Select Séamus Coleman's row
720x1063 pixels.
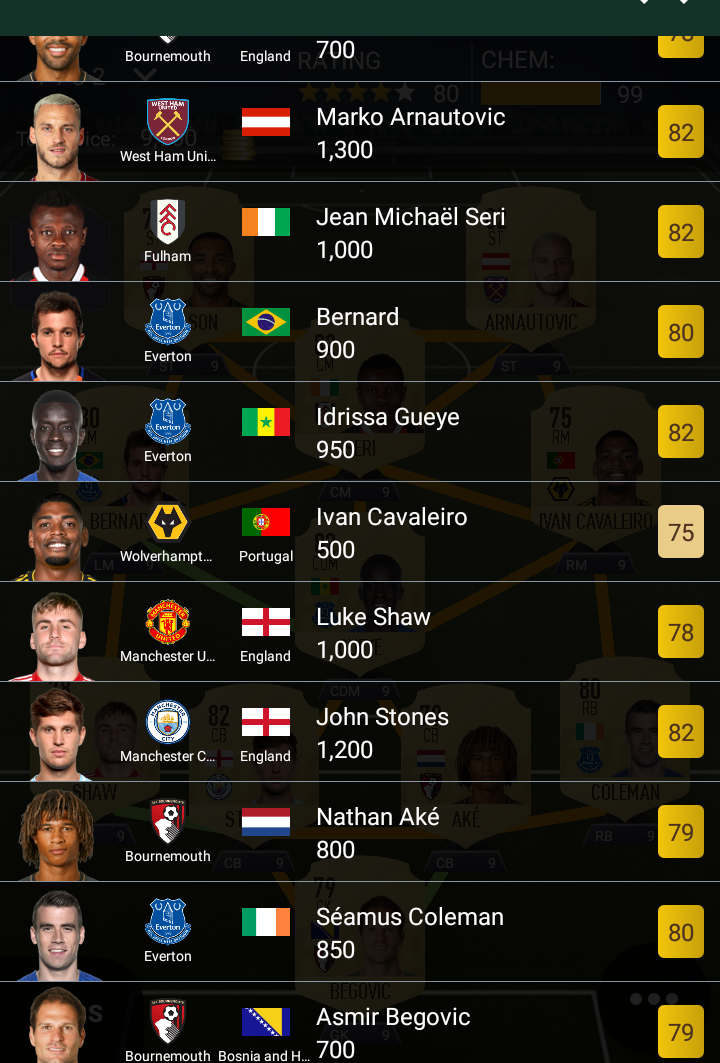click(409, 932)
